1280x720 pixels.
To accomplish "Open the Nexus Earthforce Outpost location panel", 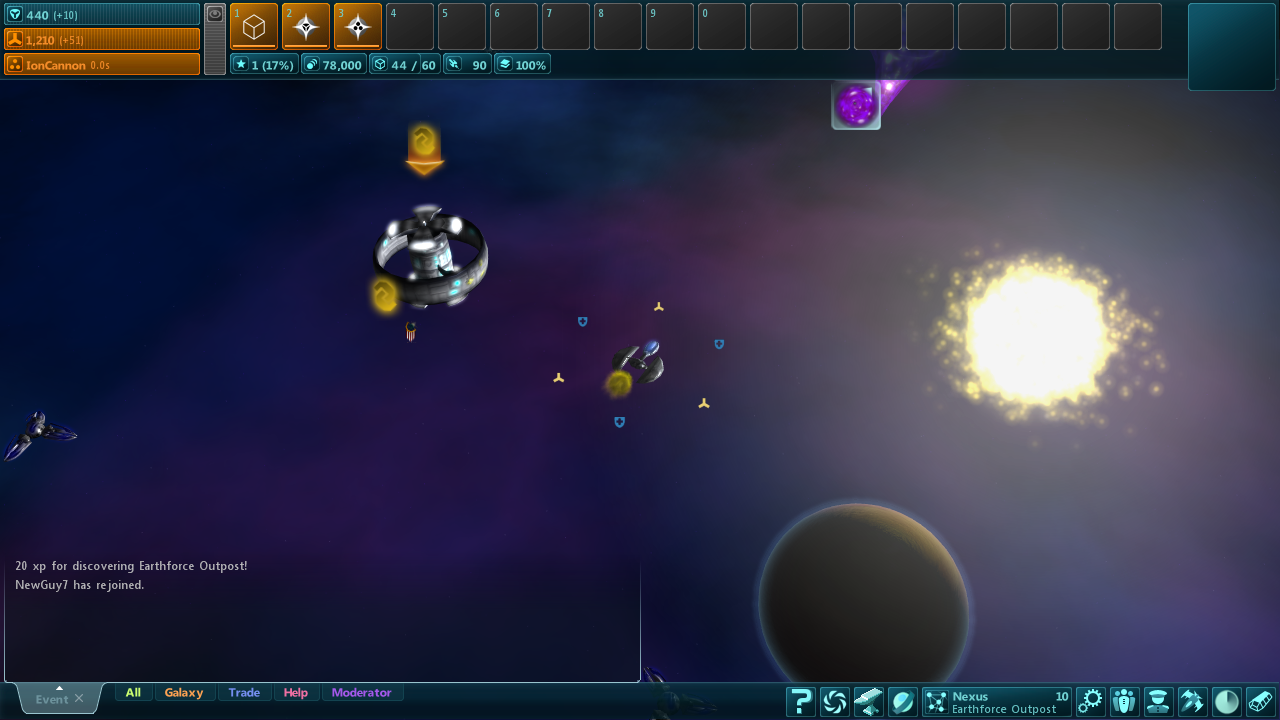I will point(997,702).
